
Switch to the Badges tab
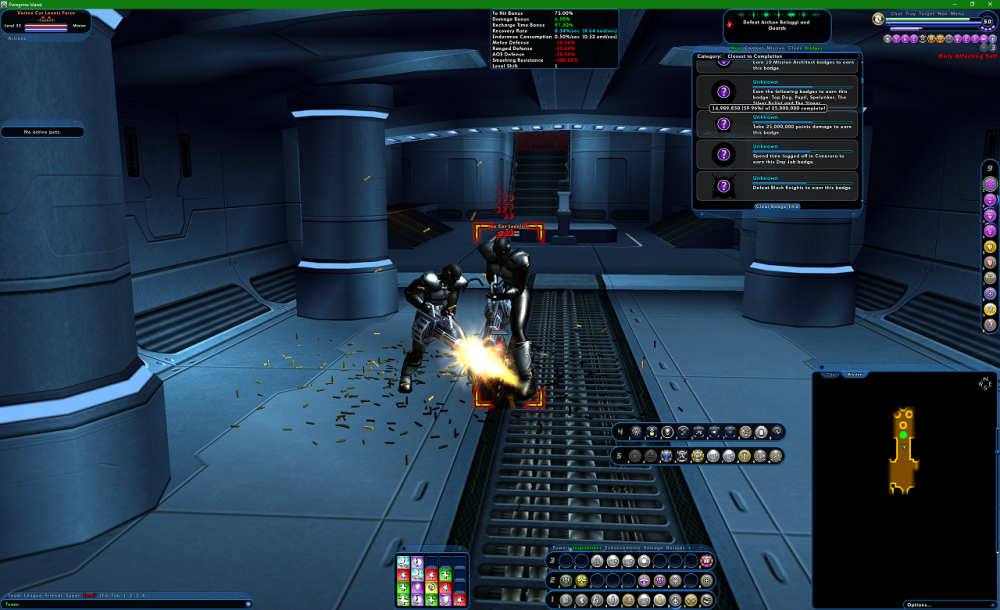pos(813,48)
